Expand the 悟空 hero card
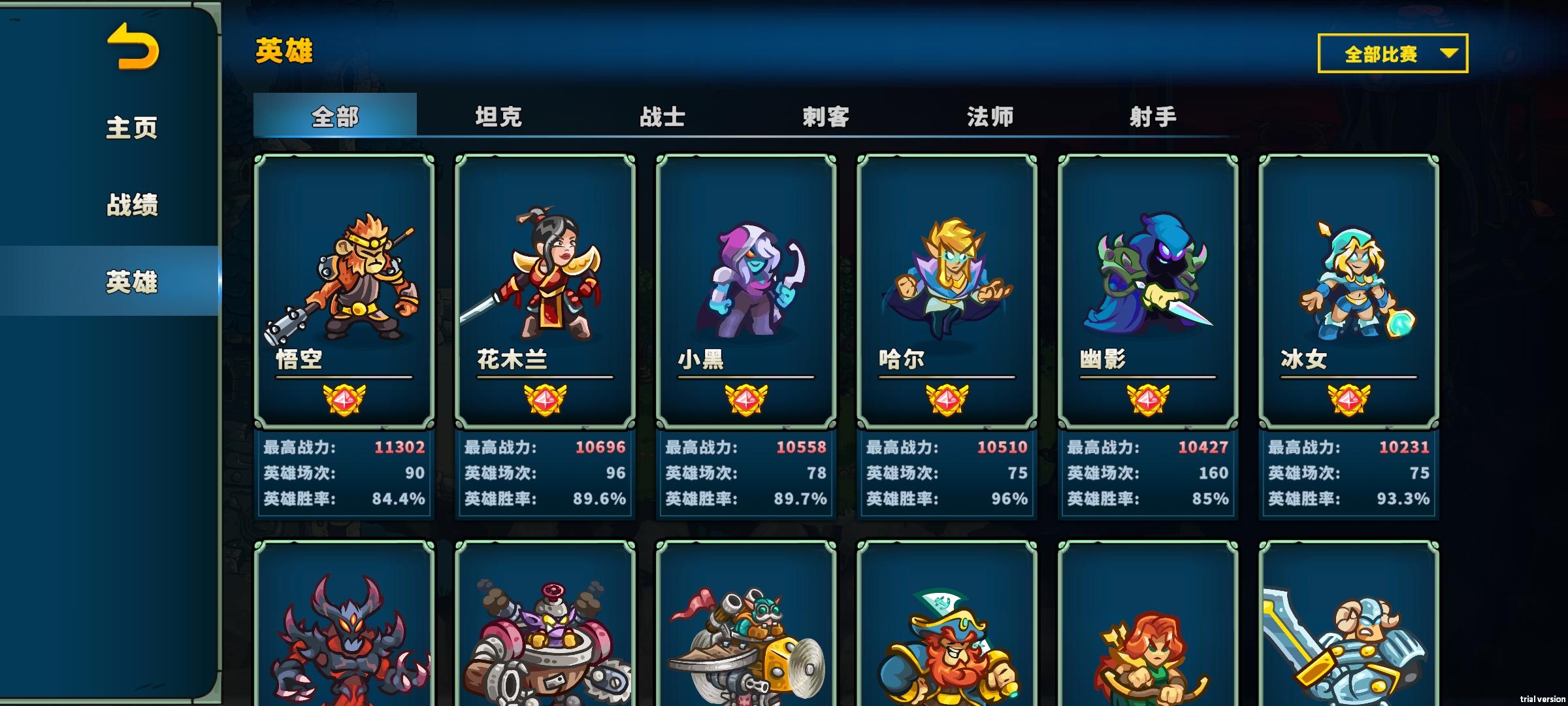Viewport: 1568px width, 706px height. click(346, 294)
